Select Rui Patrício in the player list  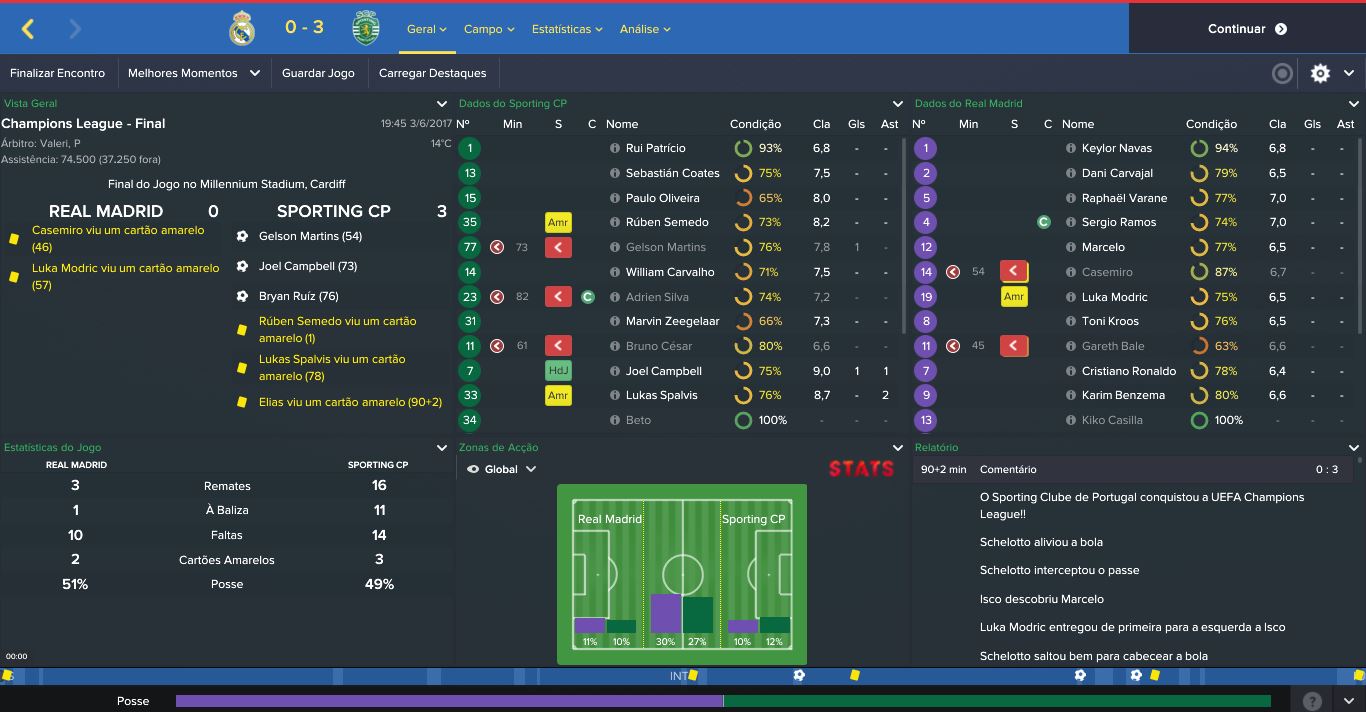(655, 148)
